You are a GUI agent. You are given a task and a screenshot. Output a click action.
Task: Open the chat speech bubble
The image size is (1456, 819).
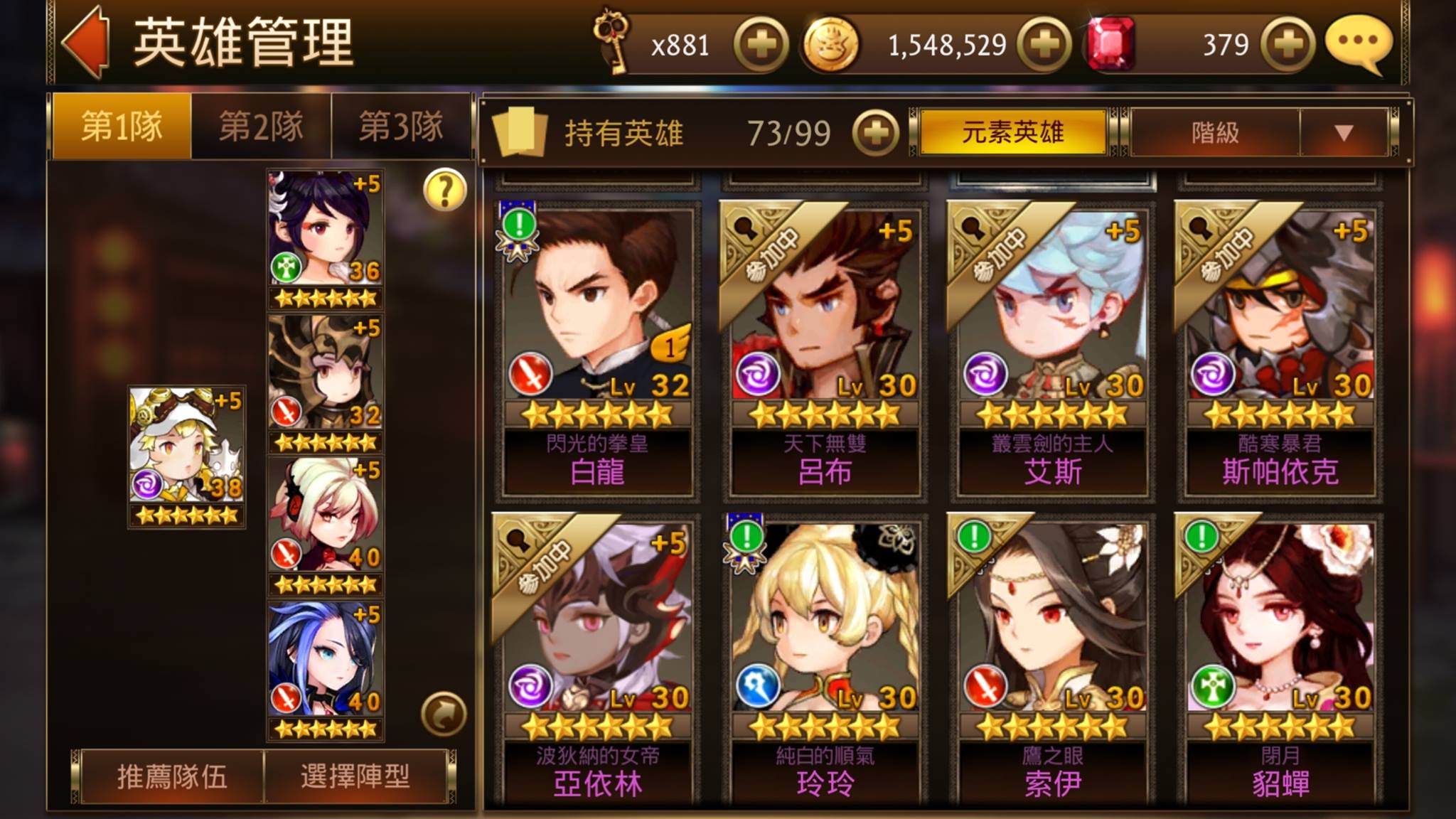[x=1358, y=43]
